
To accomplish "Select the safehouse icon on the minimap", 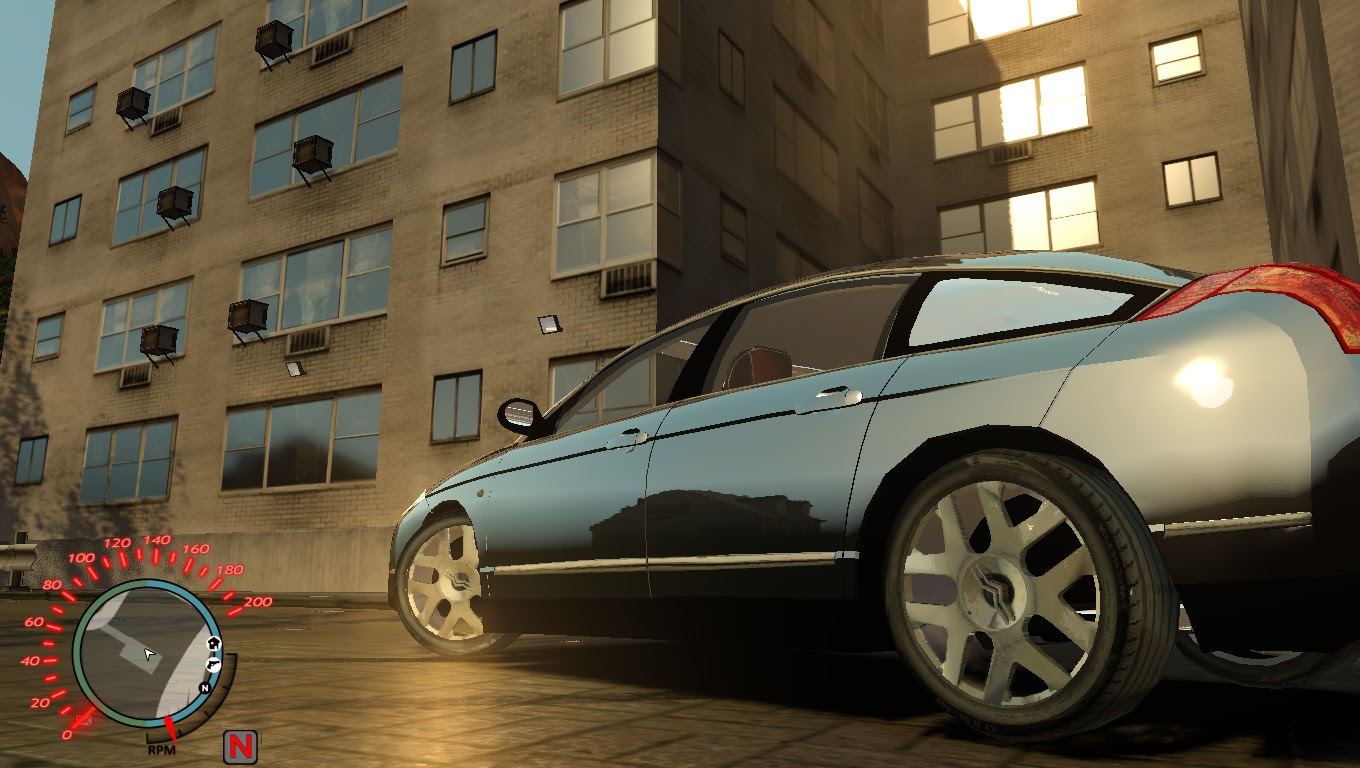I will tap(213, 644).
